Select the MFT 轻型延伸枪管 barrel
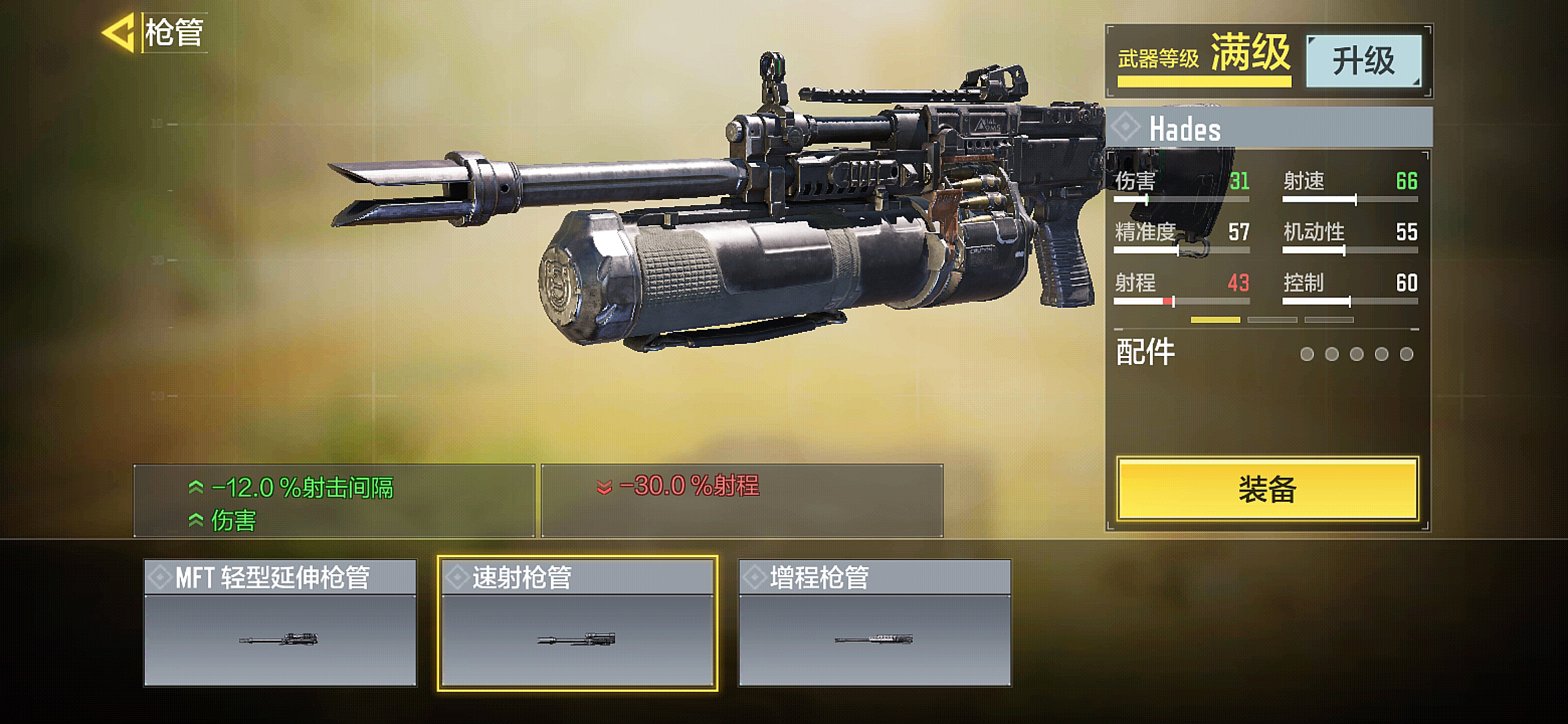 pyautogui.click(x=280, y=623)
